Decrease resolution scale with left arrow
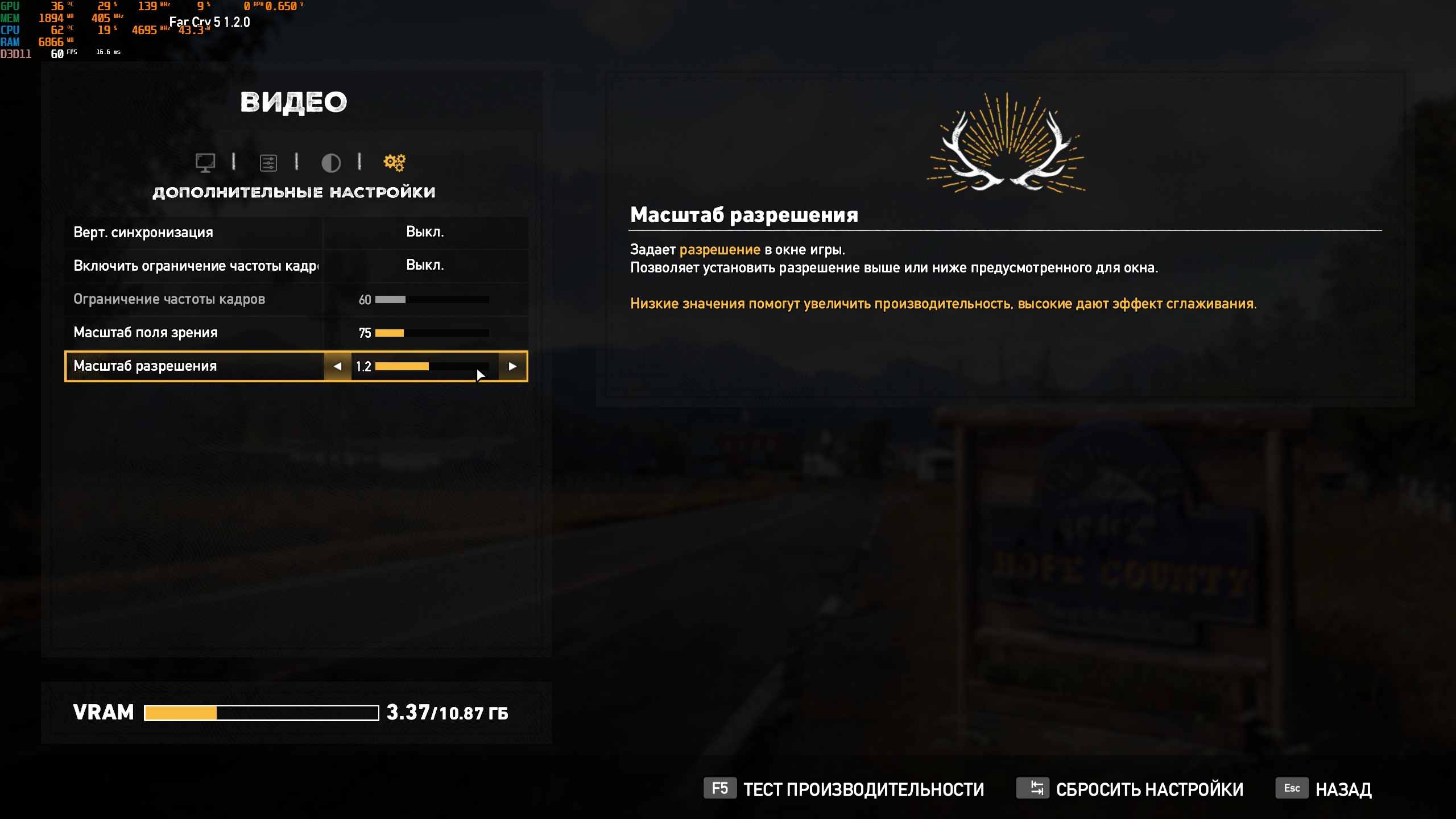Viewport: 1456px width, 819px height. click(x=338, y=367)
